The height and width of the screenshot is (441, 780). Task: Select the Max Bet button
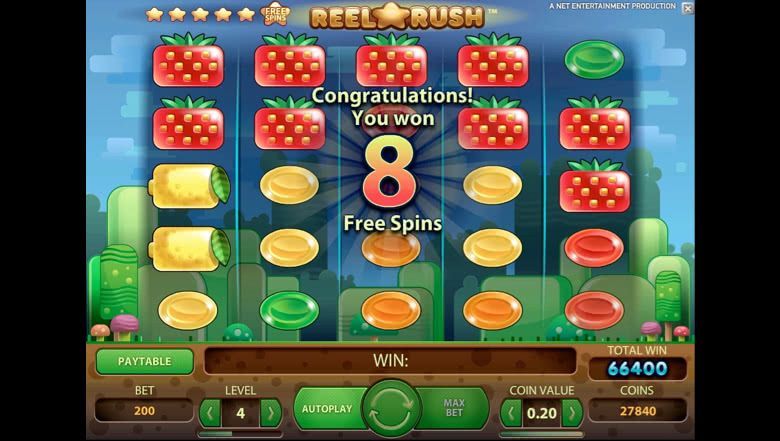pos(456,408)
